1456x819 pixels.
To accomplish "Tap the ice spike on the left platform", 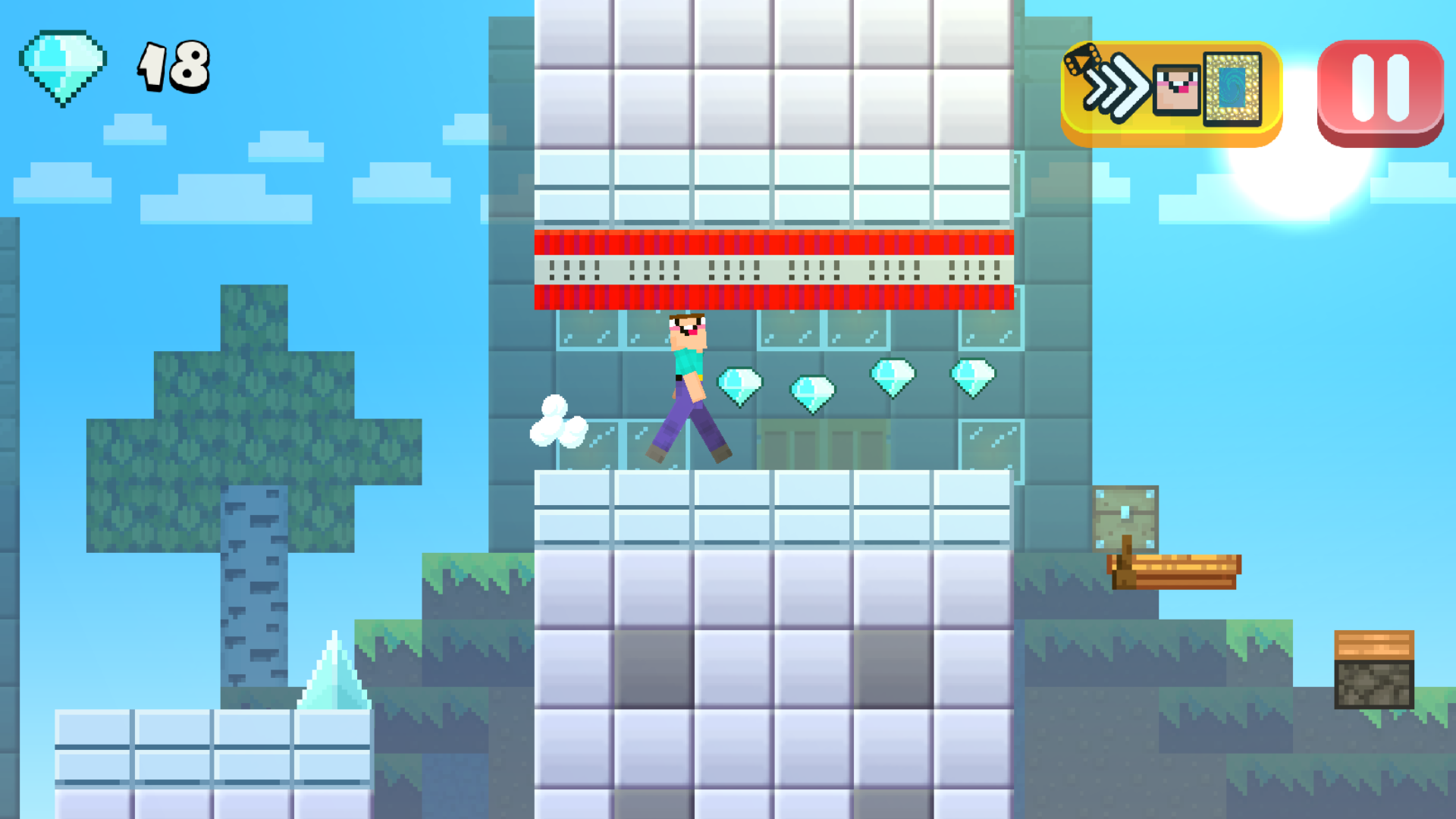I will 334,675.
